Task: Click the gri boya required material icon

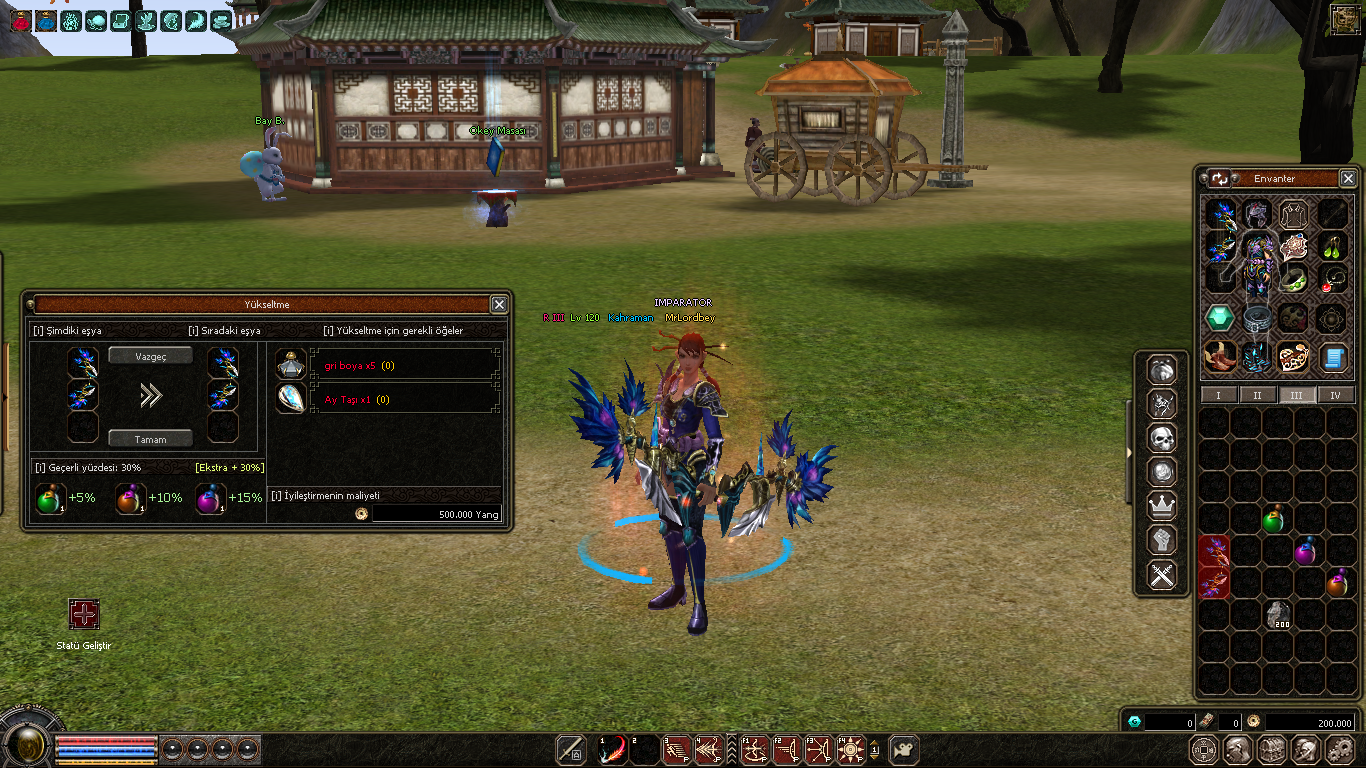Action: point(291,365)
